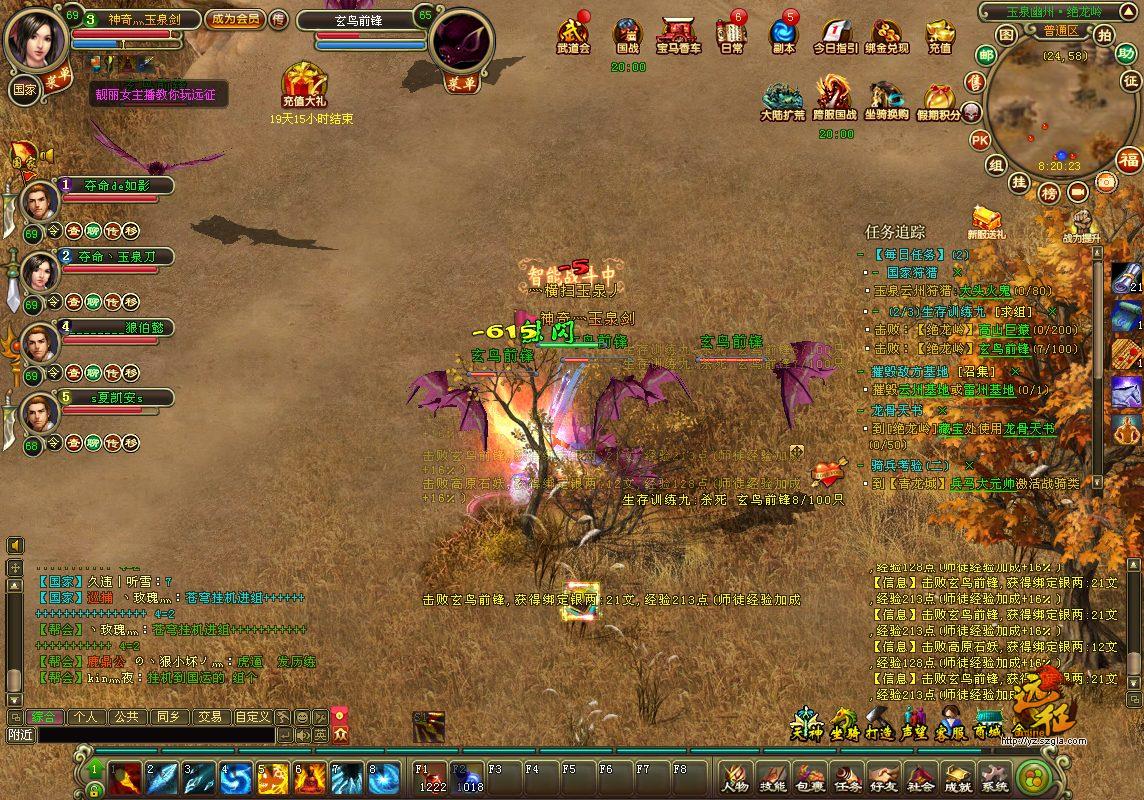Open the 武道会 event icon
Screen dimensions: 1144x800
click(x=573, y=37)
